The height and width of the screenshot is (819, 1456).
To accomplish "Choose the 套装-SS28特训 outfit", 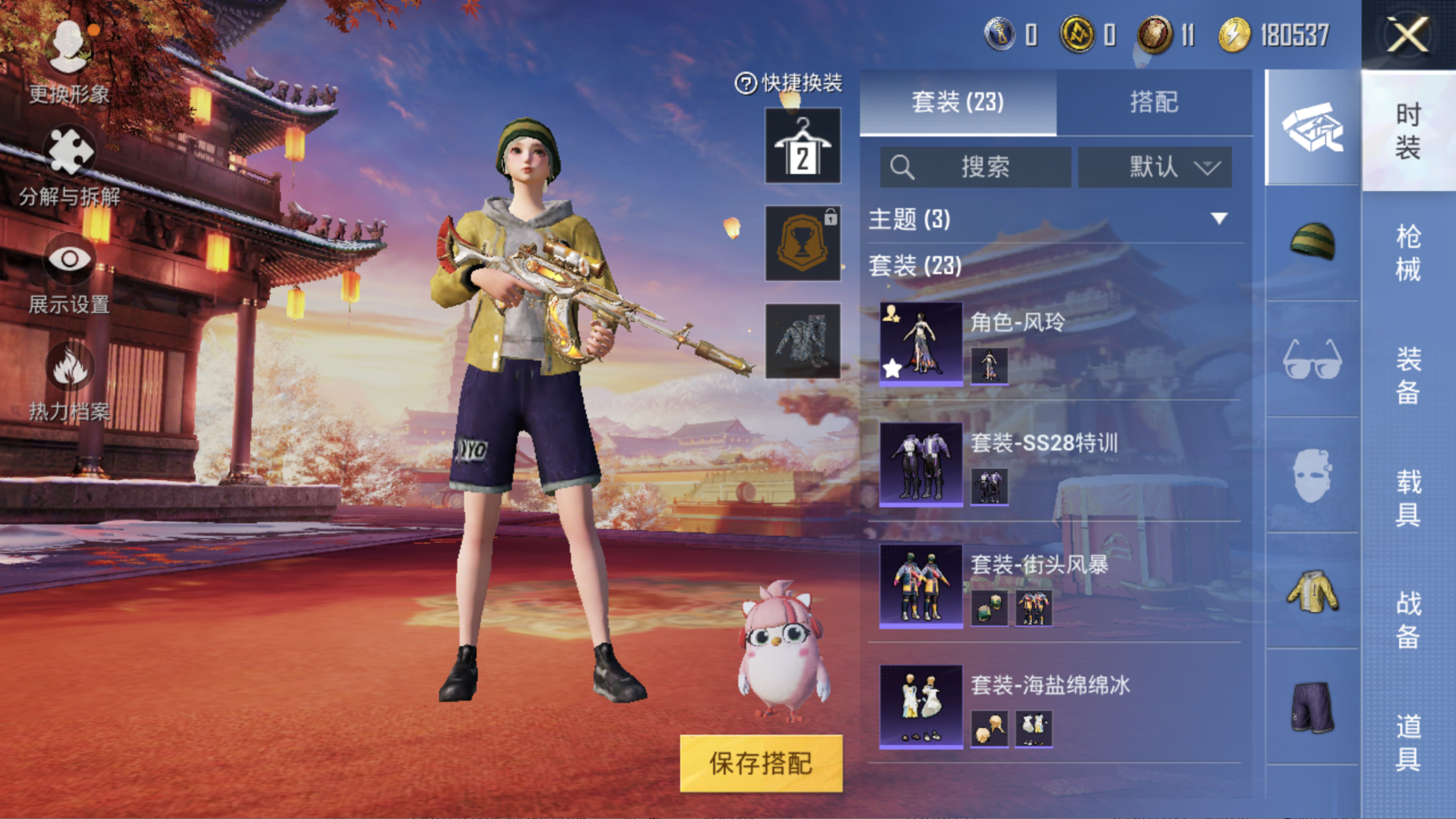I will tap(921, 464).
